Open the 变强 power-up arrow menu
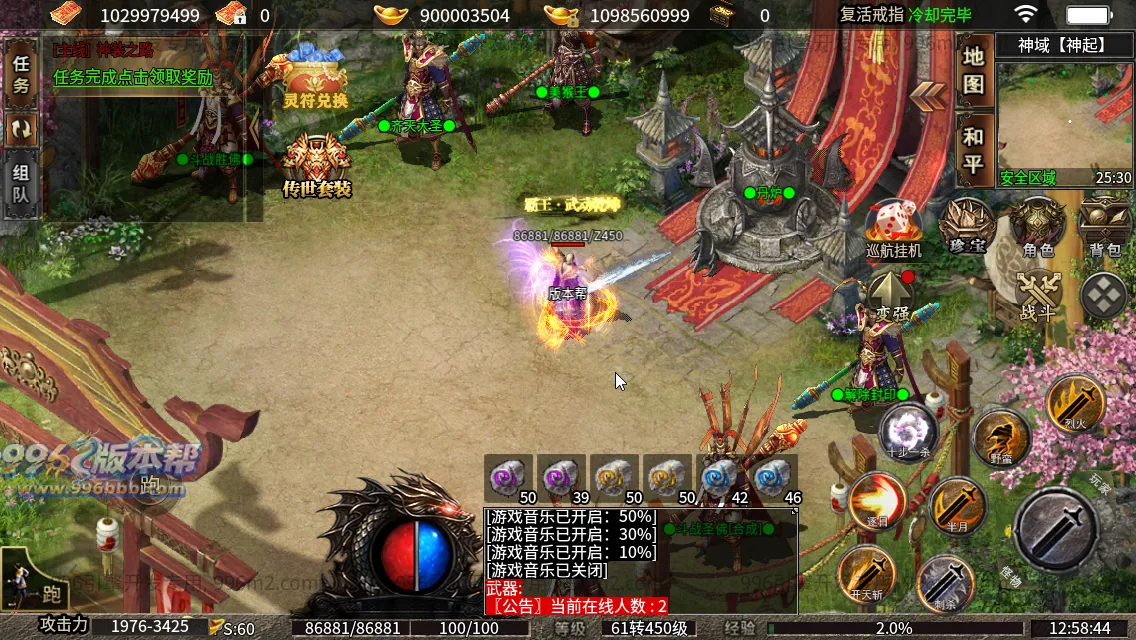The height and width of the screenshot is (640, 1136). (892, 296)
